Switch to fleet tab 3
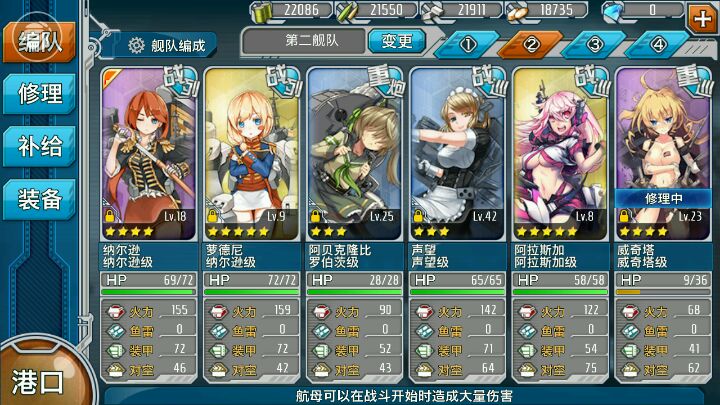Screen dimensions: 720x405 click(594, 43)
